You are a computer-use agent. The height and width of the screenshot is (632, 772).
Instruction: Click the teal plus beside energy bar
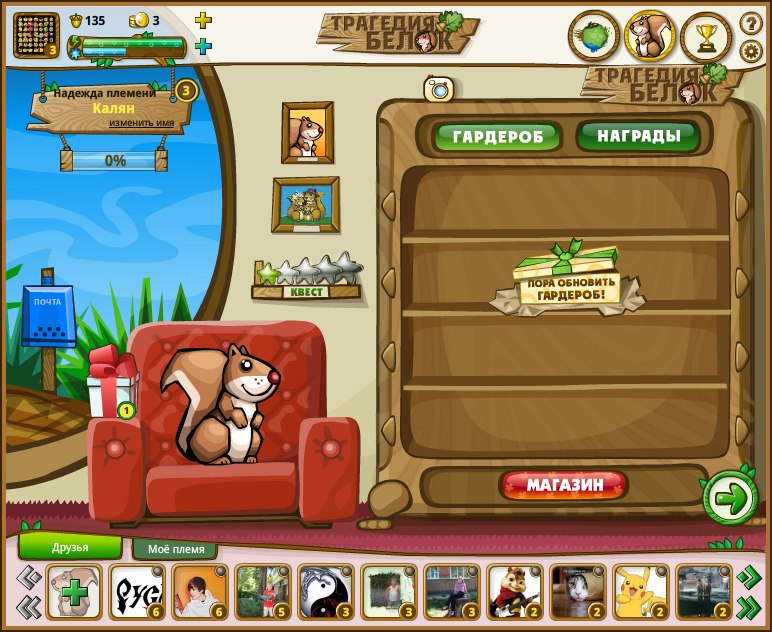[x=203, y=46]
